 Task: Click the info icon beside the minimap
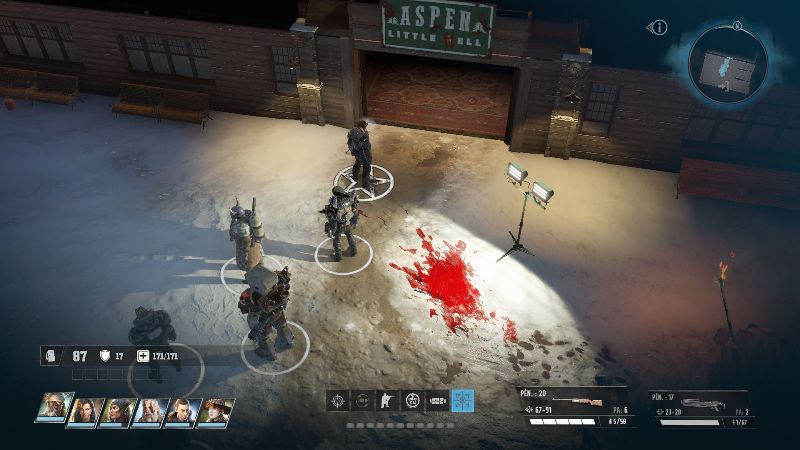(x=658, y=28)
